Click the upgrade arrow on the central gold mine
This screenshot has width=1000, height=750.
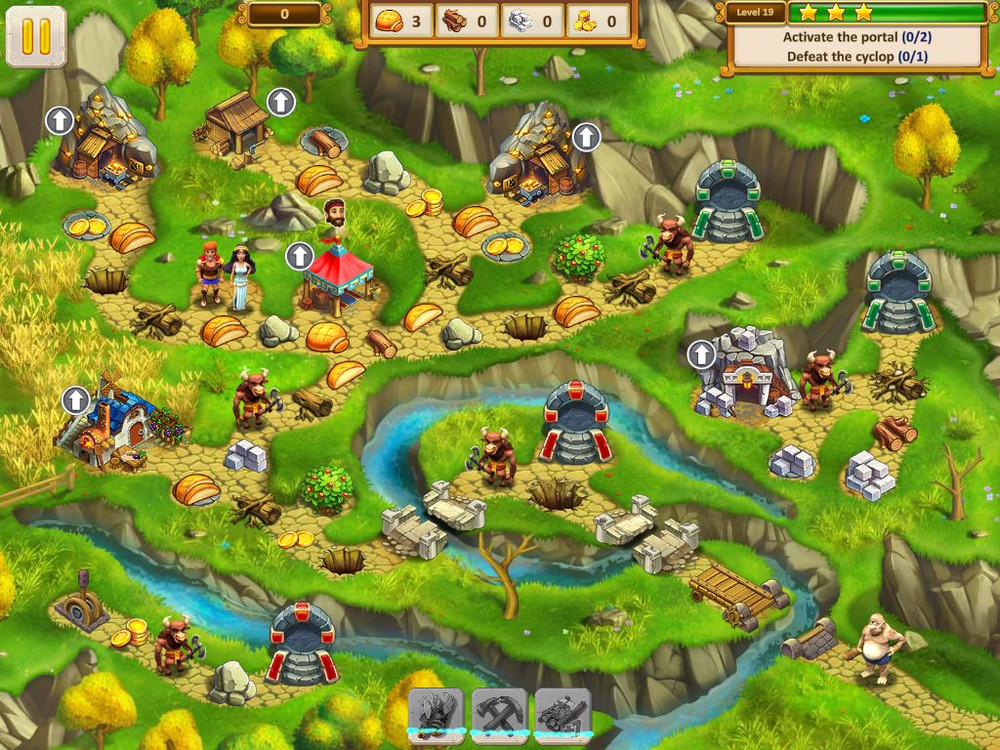pyautogui.click(x=585, y=137)
